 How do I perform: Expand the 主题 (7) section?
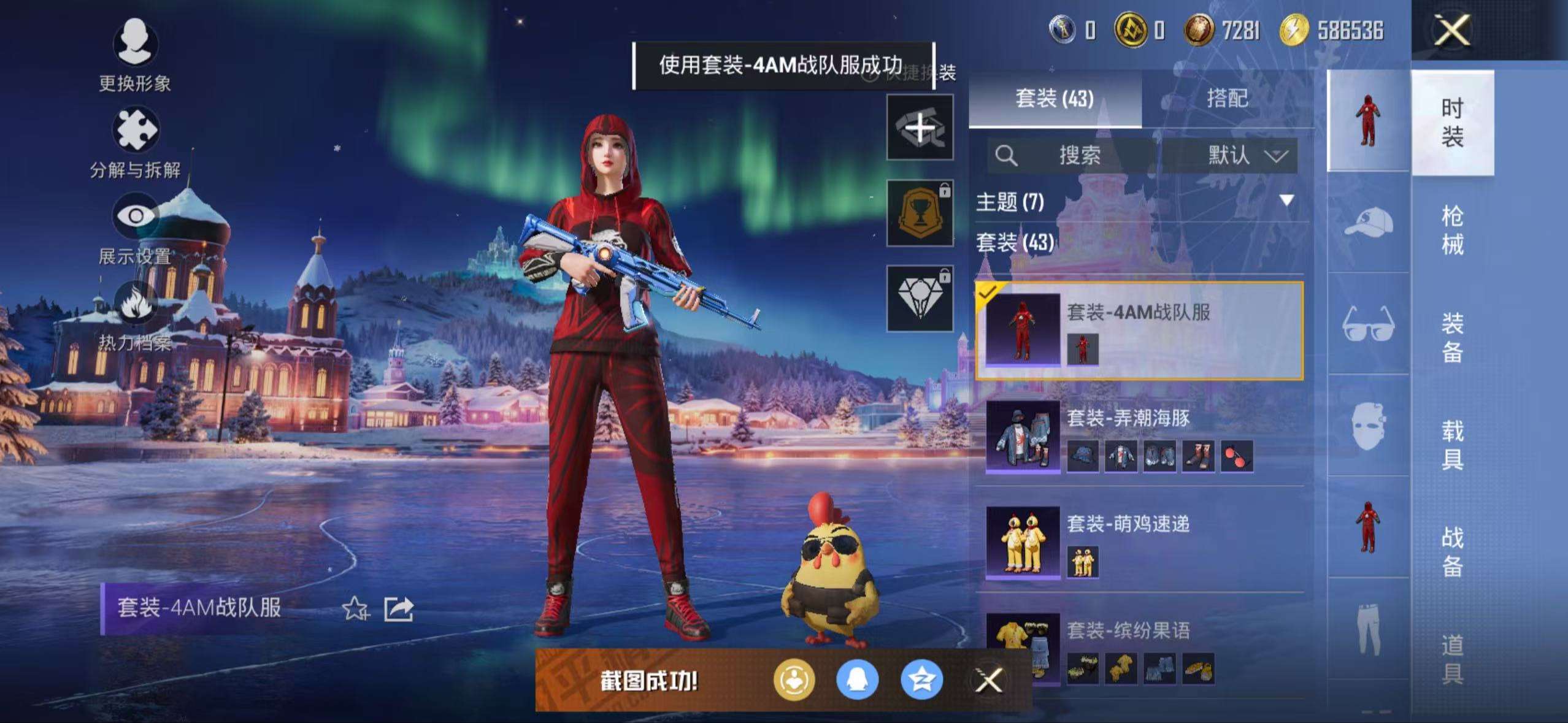1286,201
